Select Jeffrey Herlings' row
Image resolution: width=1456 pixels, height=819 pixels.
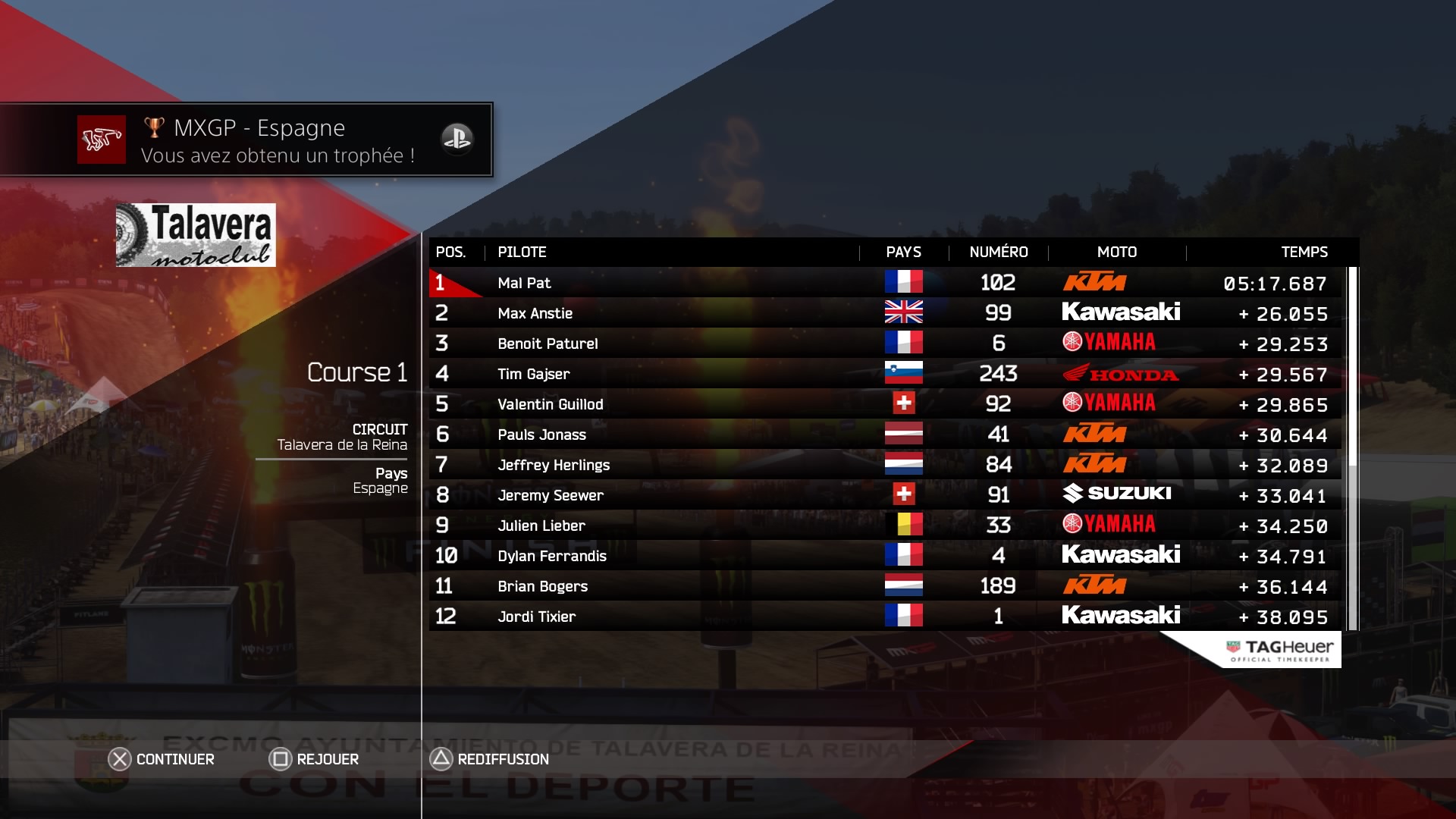pos(884,465)
